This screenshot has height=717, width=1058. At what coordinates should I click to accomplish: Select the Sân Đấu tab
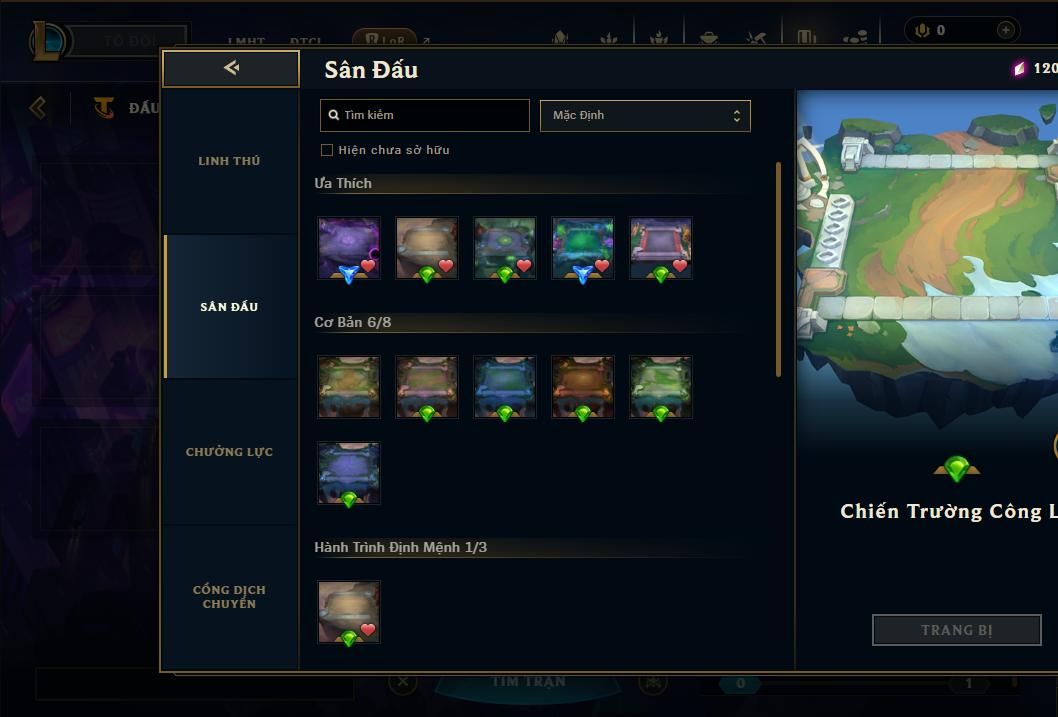[229, 307]
